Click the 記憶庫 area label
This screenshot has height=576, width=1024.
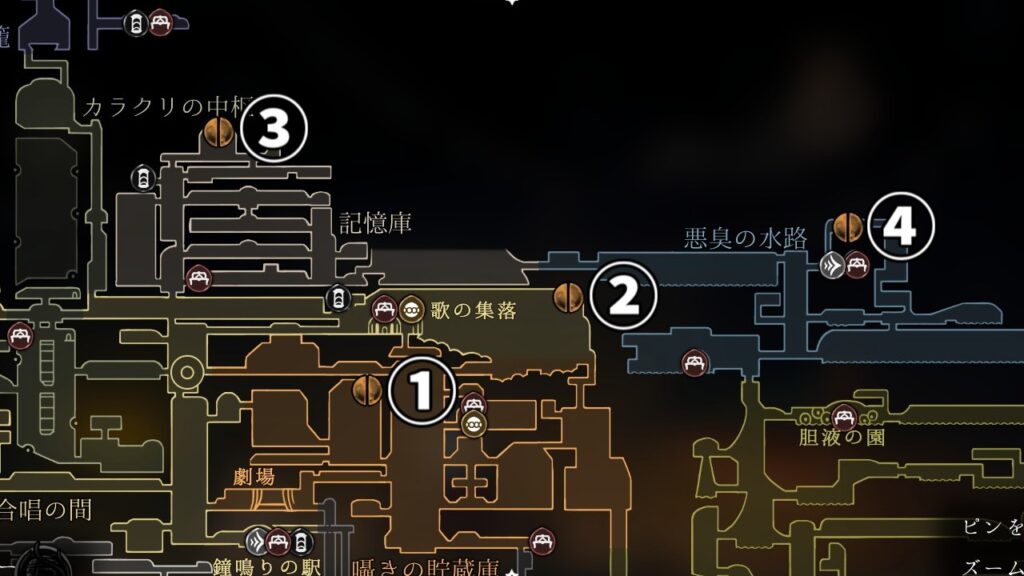click(x=375, y=222)
